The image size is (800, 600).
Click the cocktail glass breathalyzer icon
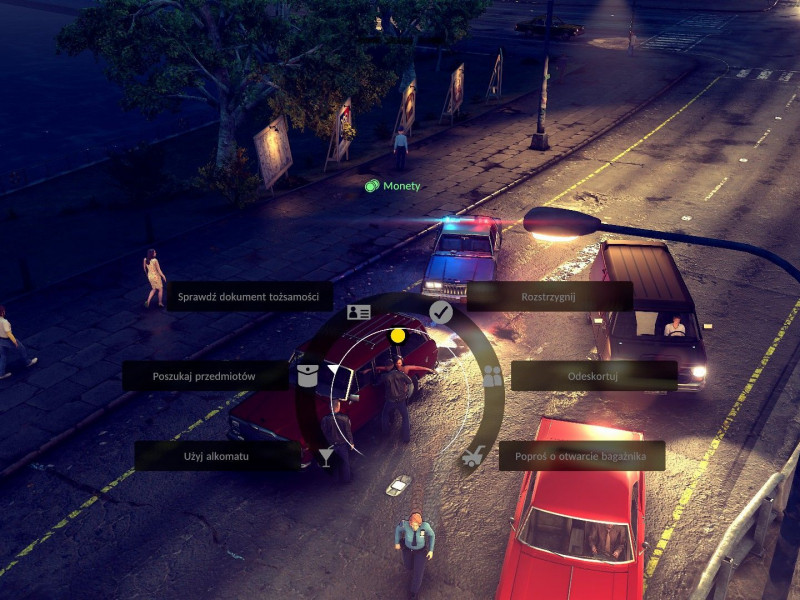[x=326, y=457]
